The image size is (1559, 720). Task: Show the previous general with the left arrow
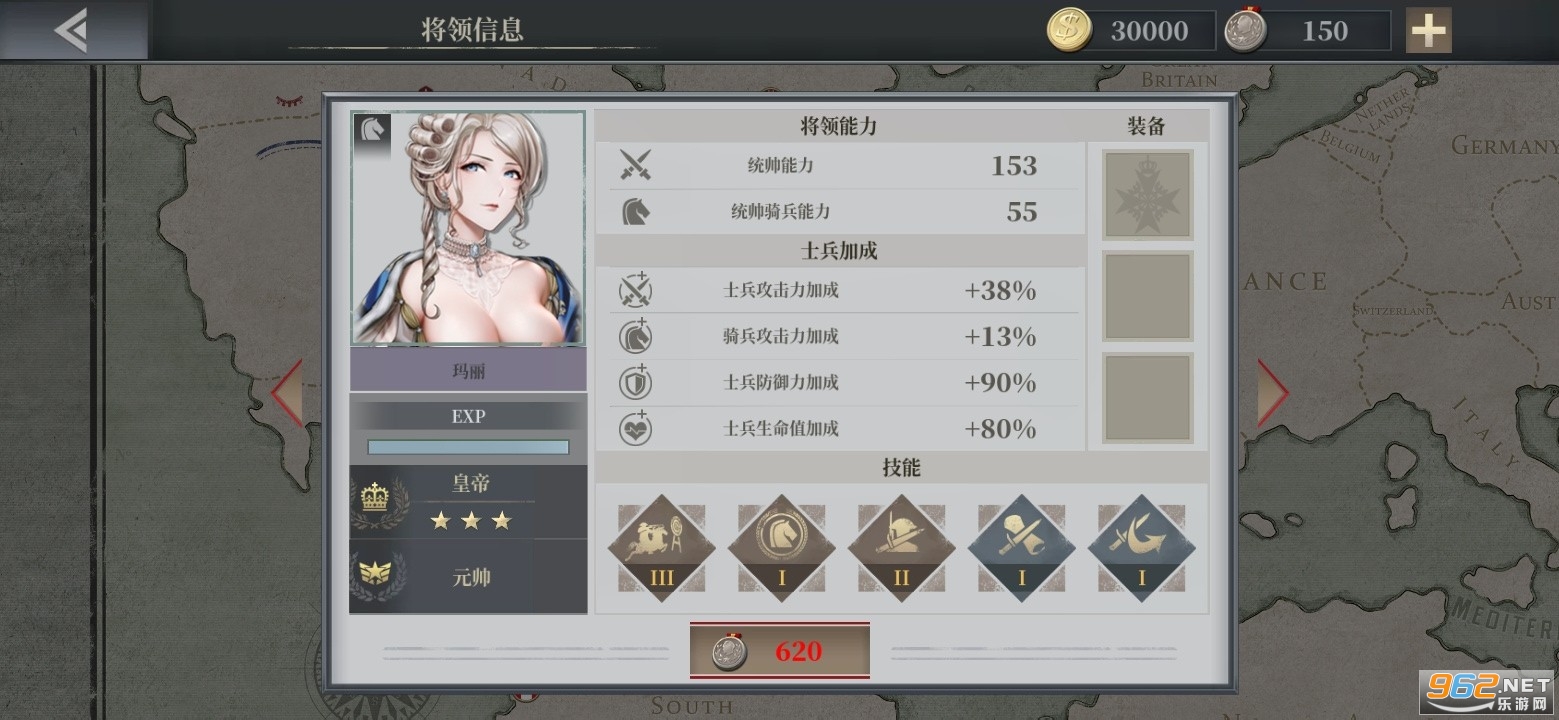pos(287,392)
